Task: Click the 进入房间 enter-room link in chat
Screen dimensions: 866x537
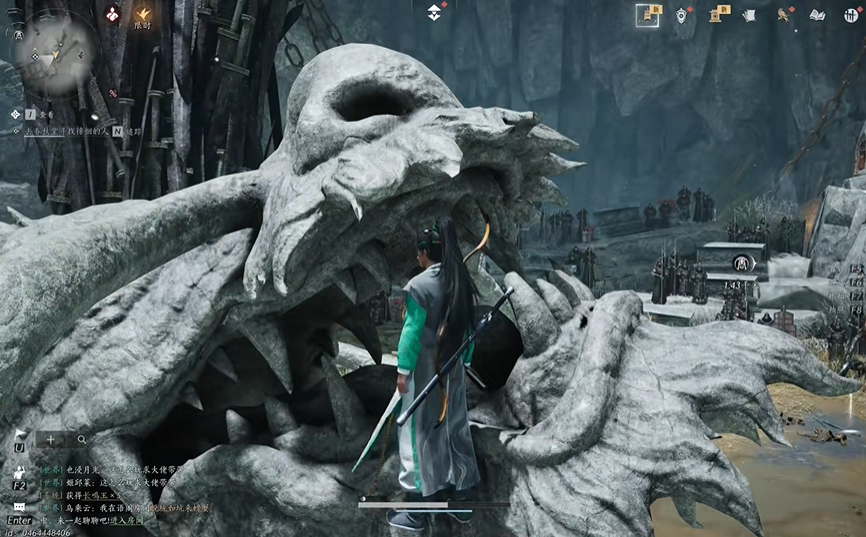Action: point(125,520)
